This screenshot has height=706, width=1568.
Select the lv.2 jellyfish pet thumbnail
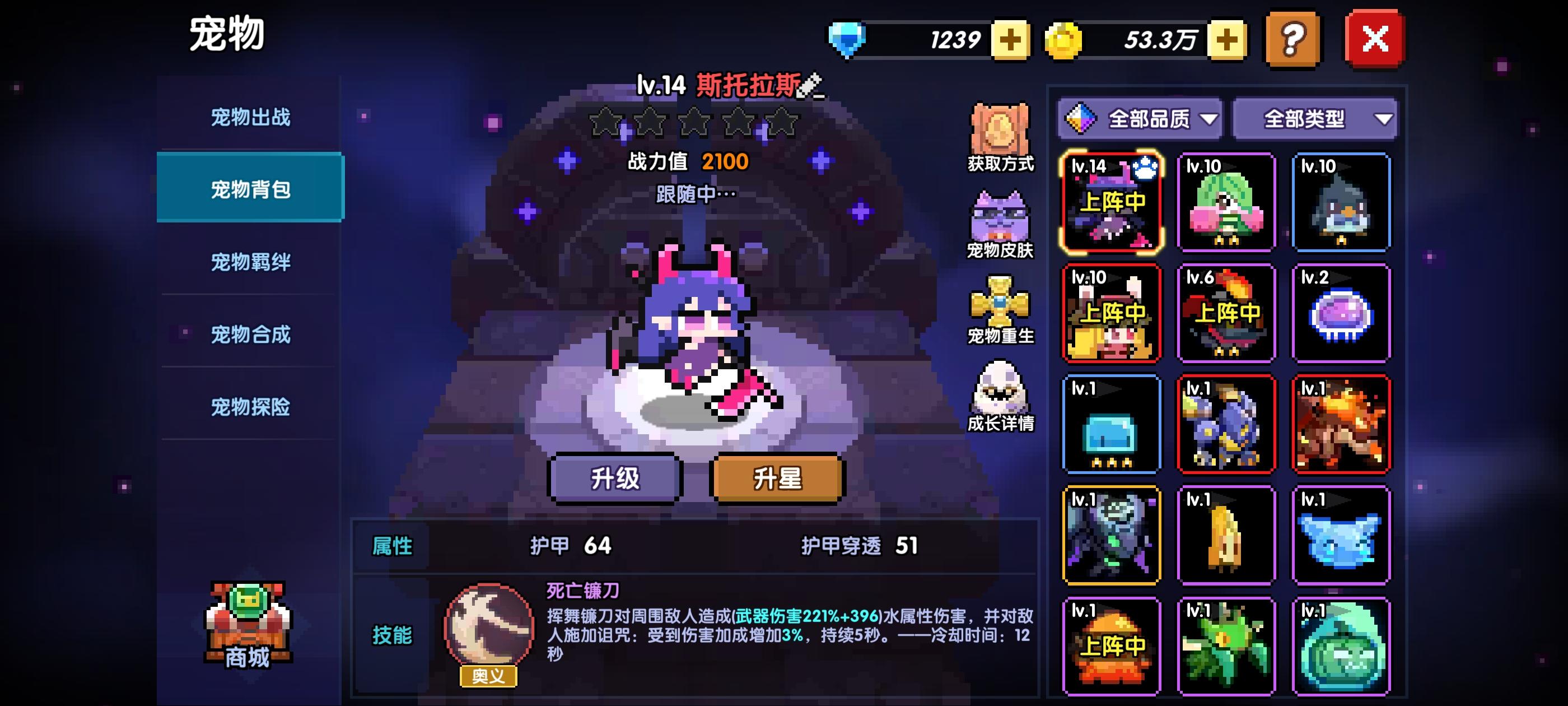coord(1342,313)
